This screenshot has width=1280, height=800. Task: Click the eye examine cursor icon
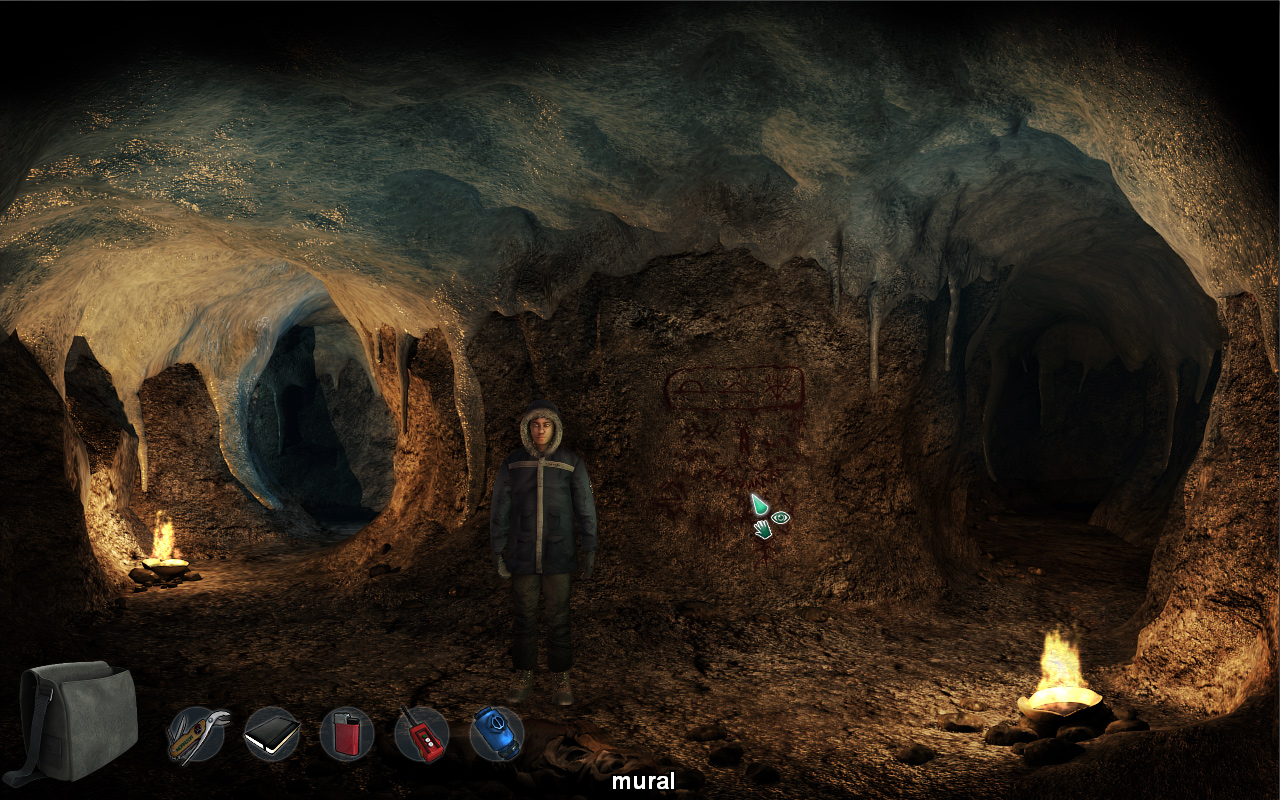pyautogui.click(x=780, y=517)
